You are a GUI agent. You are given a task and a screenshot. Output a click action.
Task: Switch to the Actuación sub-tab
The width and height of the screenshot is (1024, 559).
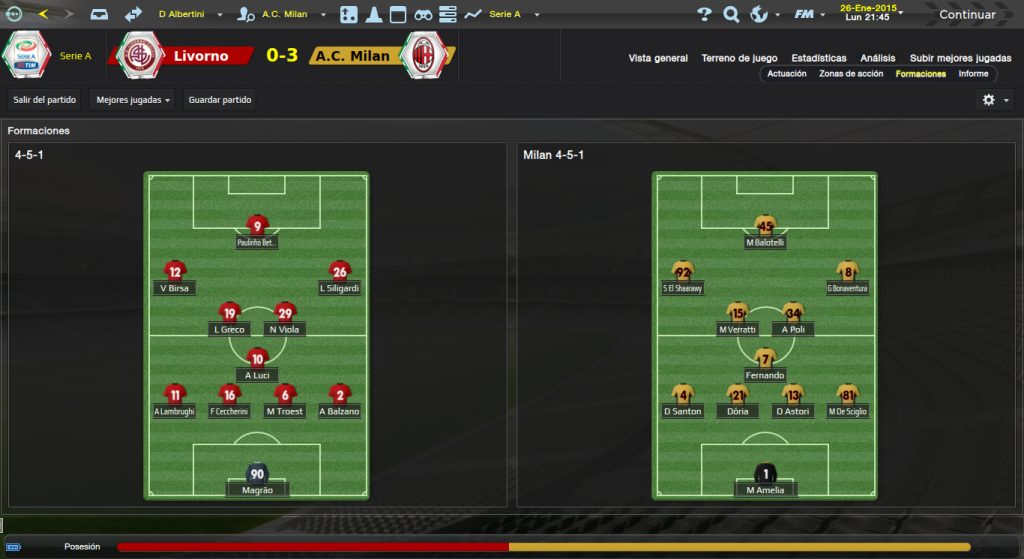coord(787,74)
